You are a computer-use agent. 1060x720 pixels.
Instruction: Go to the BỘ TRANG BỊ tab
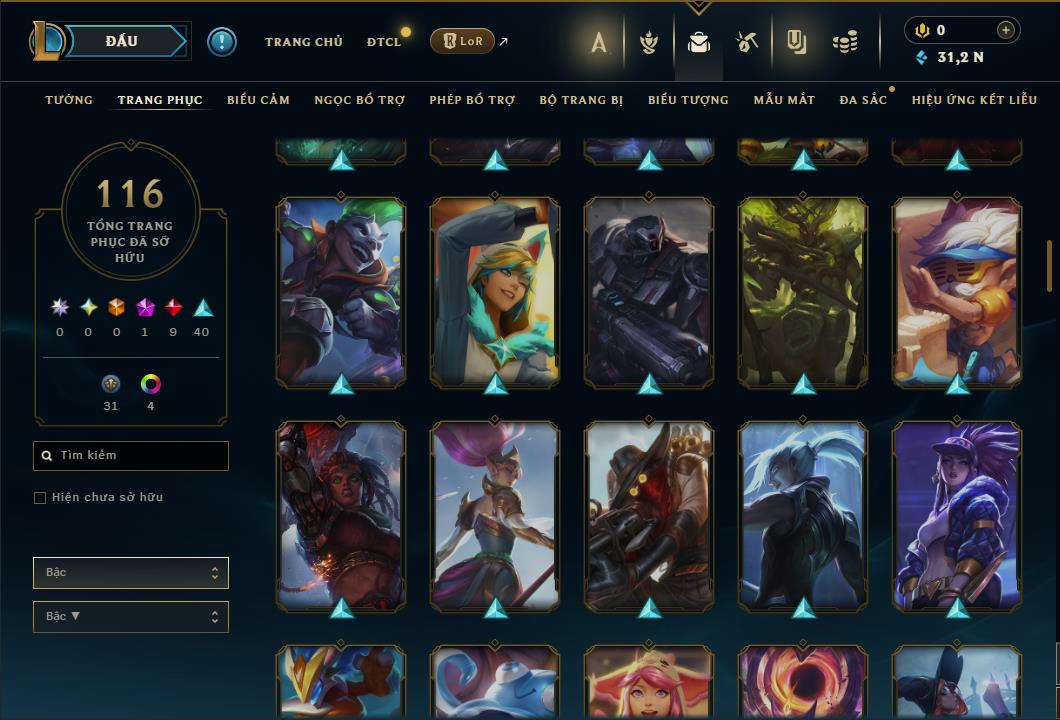[581, 100]
